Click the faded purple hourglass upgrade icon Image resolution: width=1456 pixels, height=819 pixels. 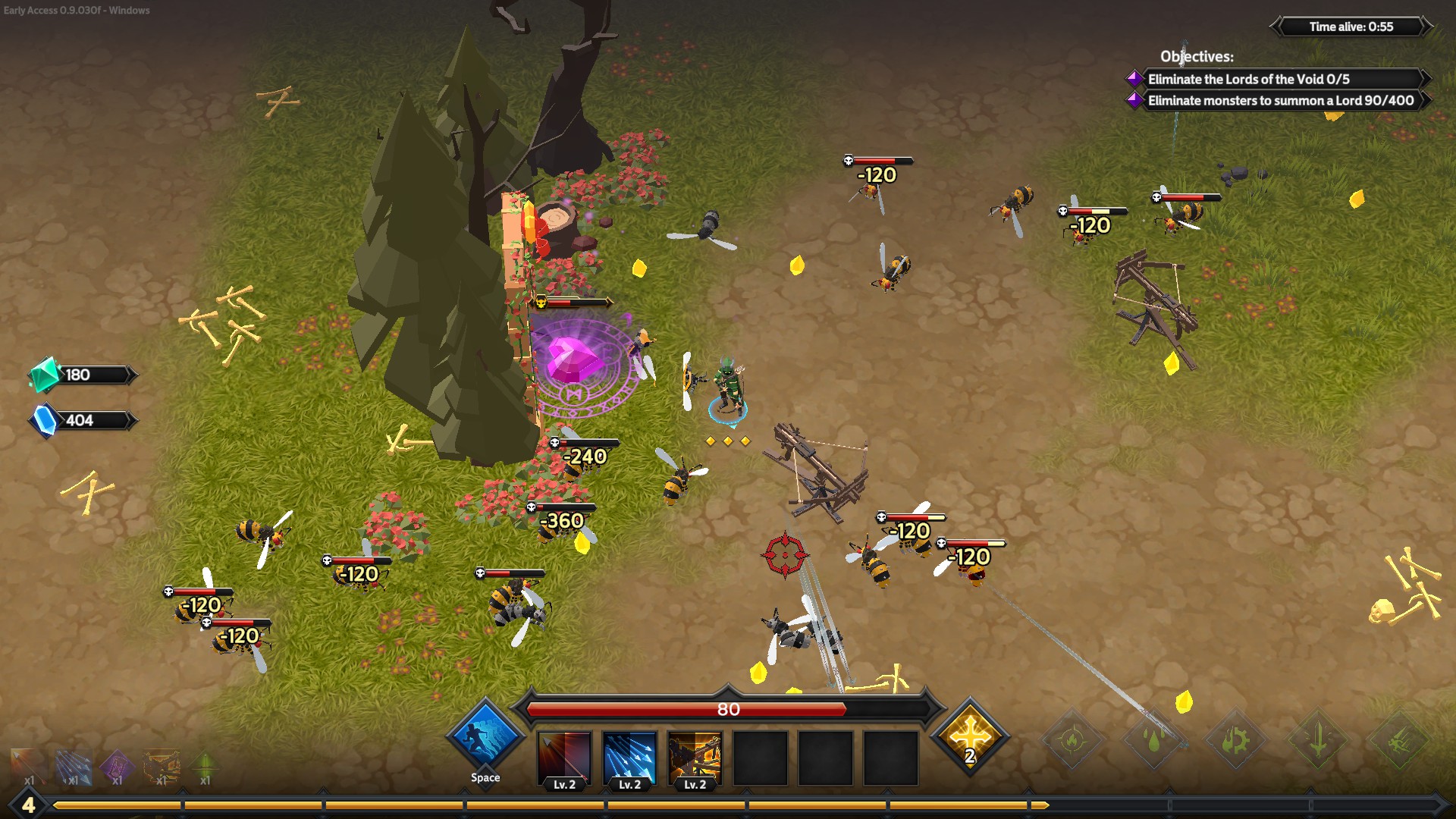tap(117, 766)
